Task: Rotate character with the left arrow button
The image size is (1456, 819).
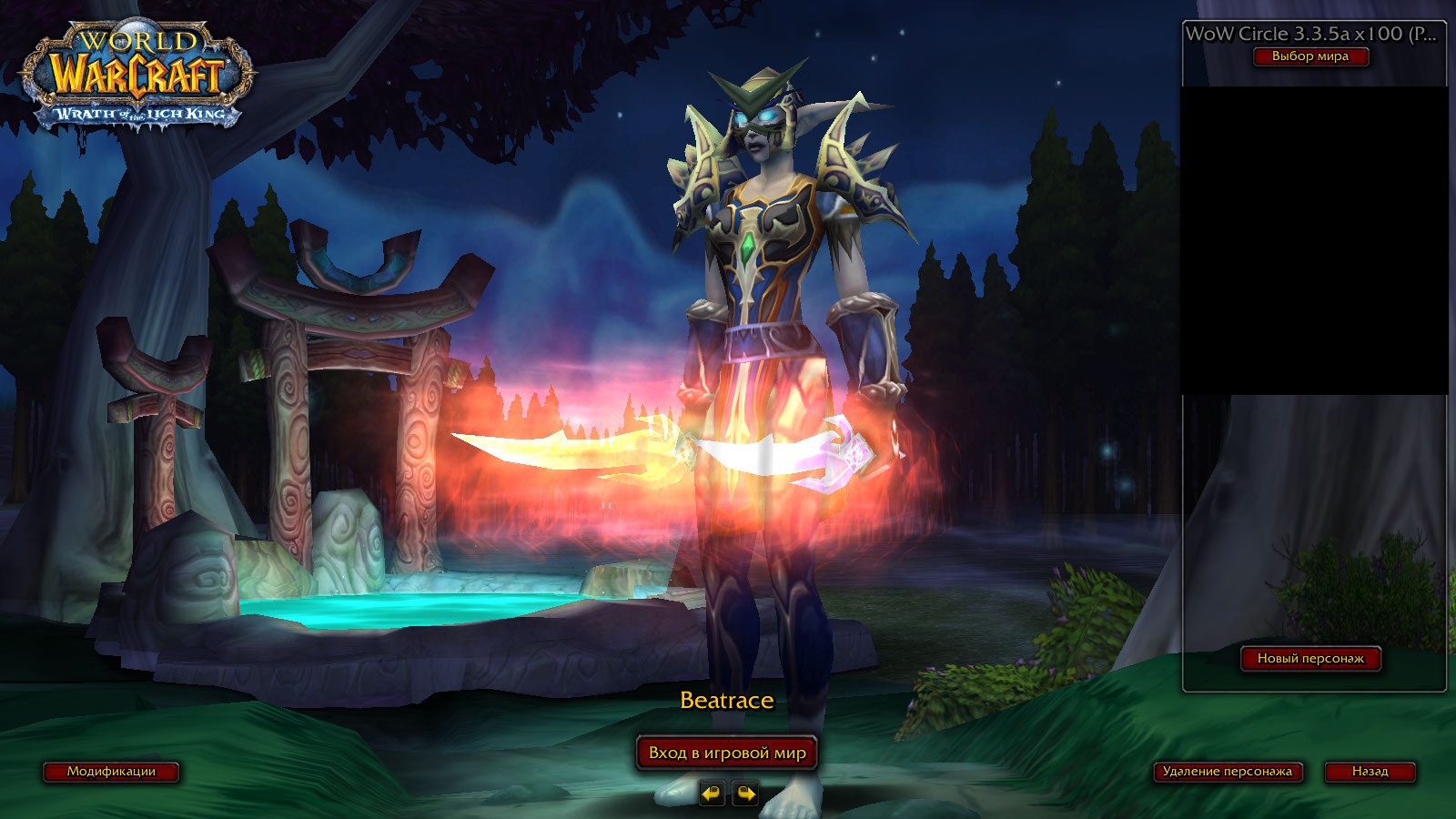Action: click(x=712, y=794)
